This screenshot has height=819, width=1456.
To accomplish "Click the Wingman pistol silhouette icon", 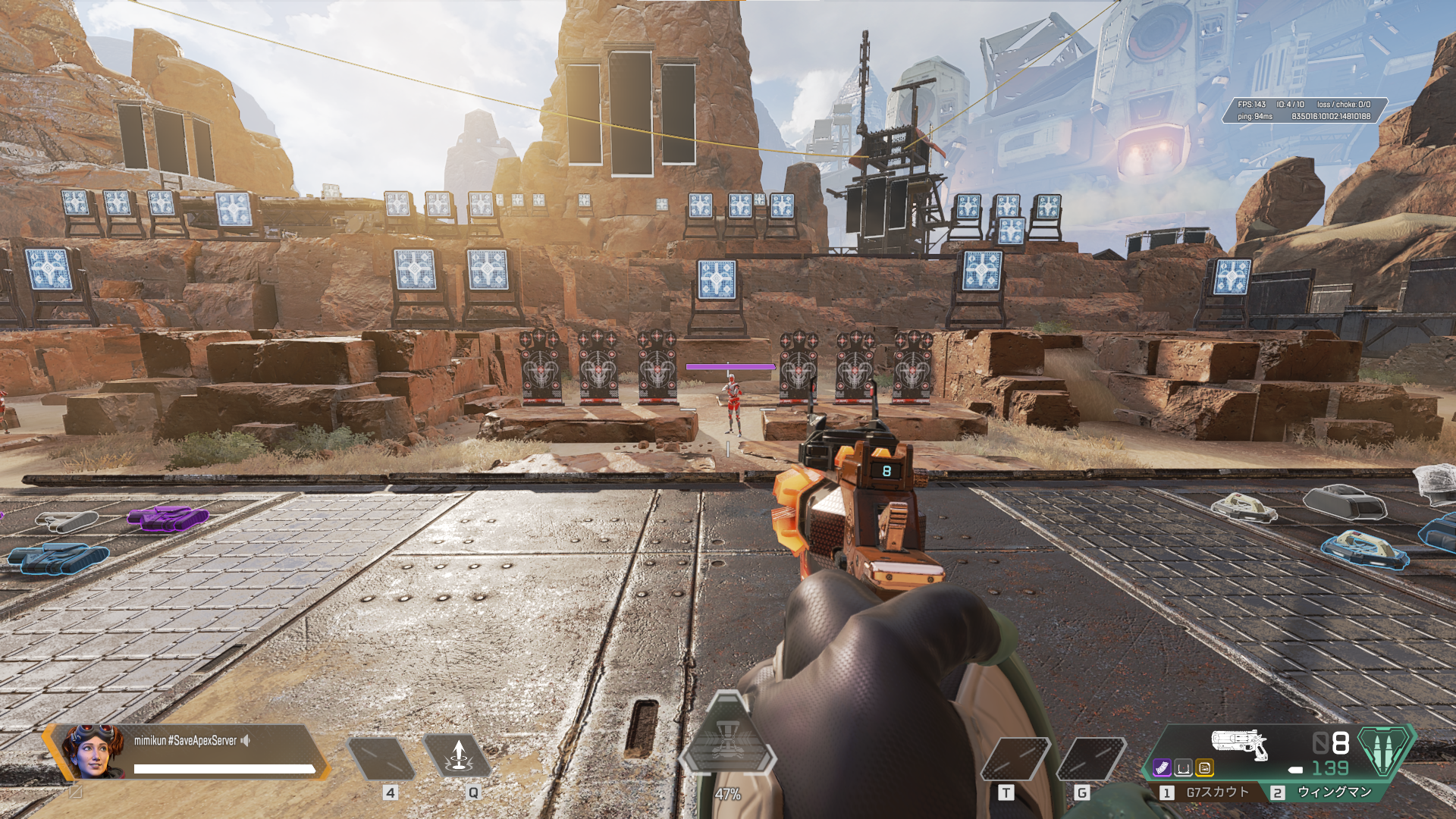I will (1239, 743).
